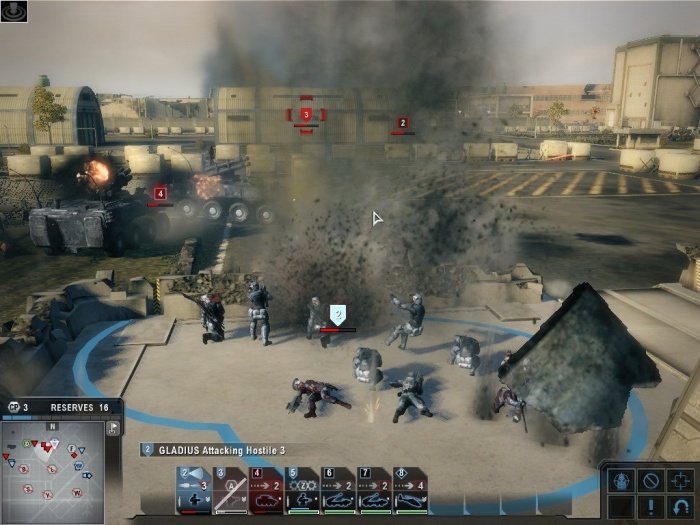Select unit card 7
This screenshot has width=700, height=525.
tap(374, 490)
